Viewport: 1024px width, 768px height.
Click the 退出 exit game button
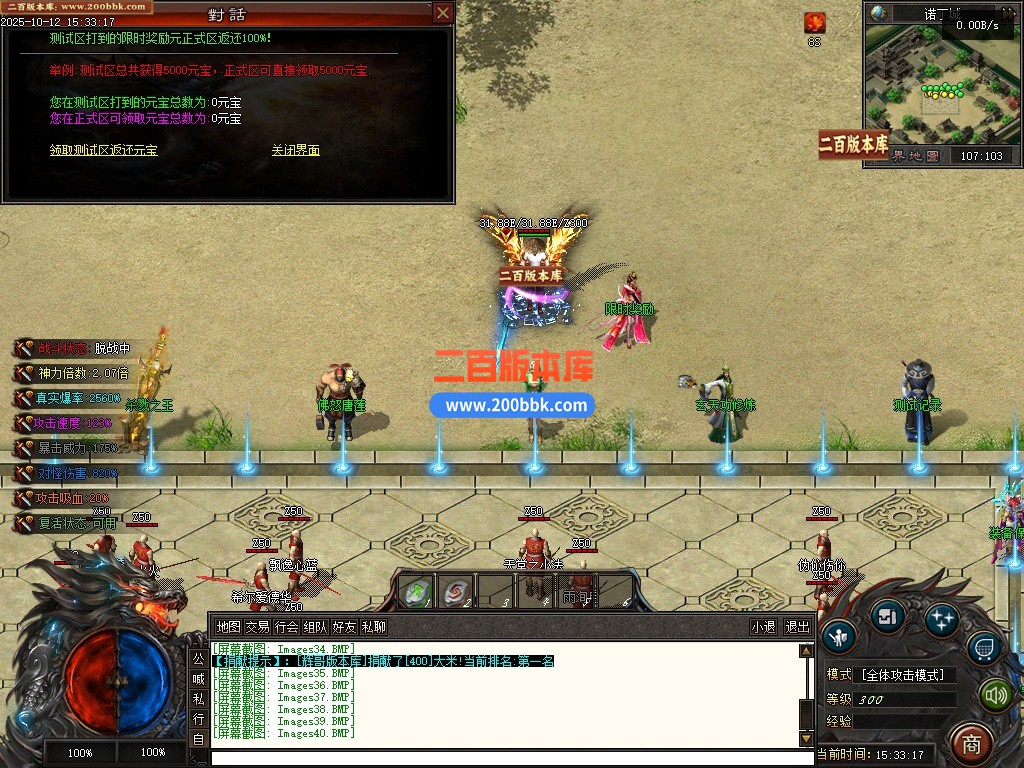pyautogui.click(x=797, y=627)
